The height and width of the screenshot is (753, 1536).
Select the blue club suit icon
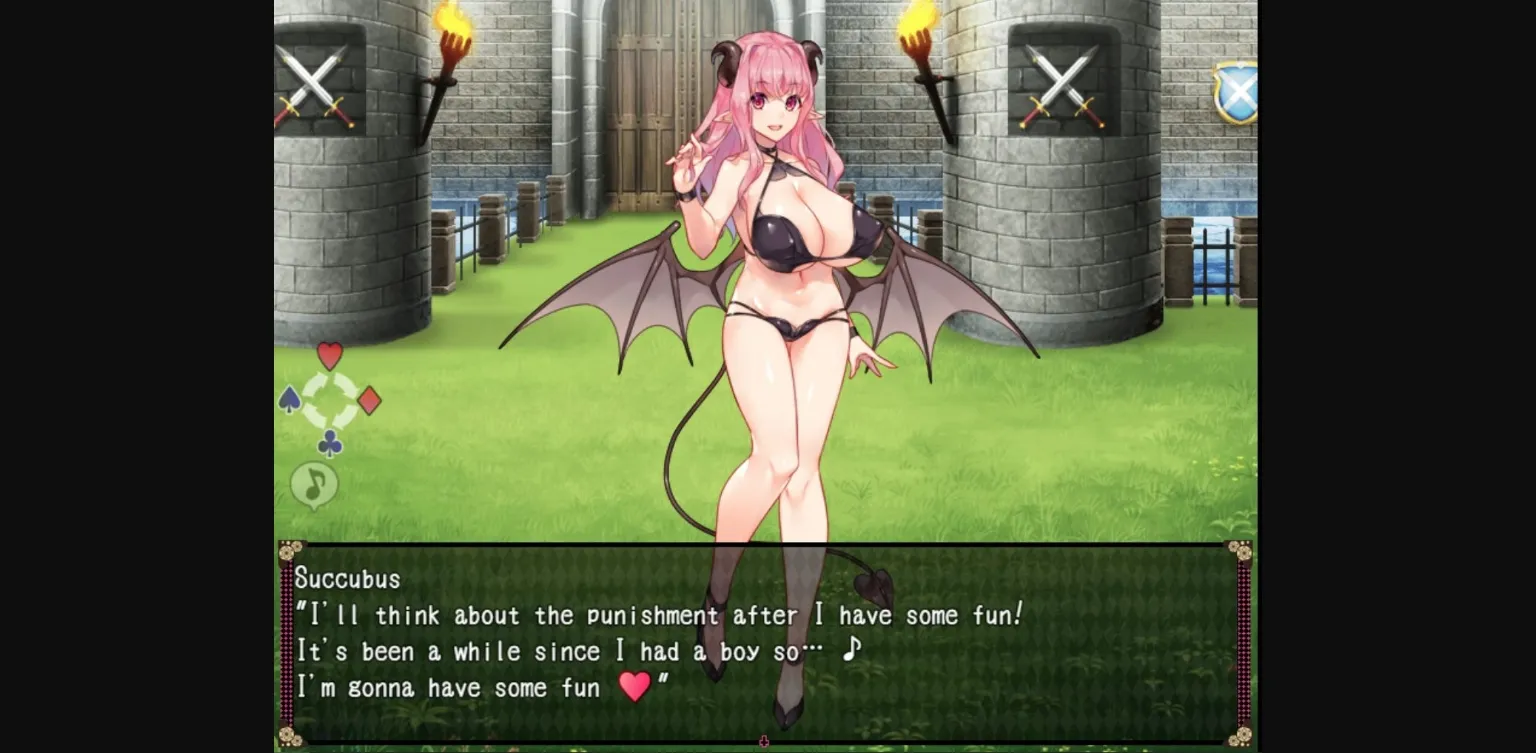[330, 443]
